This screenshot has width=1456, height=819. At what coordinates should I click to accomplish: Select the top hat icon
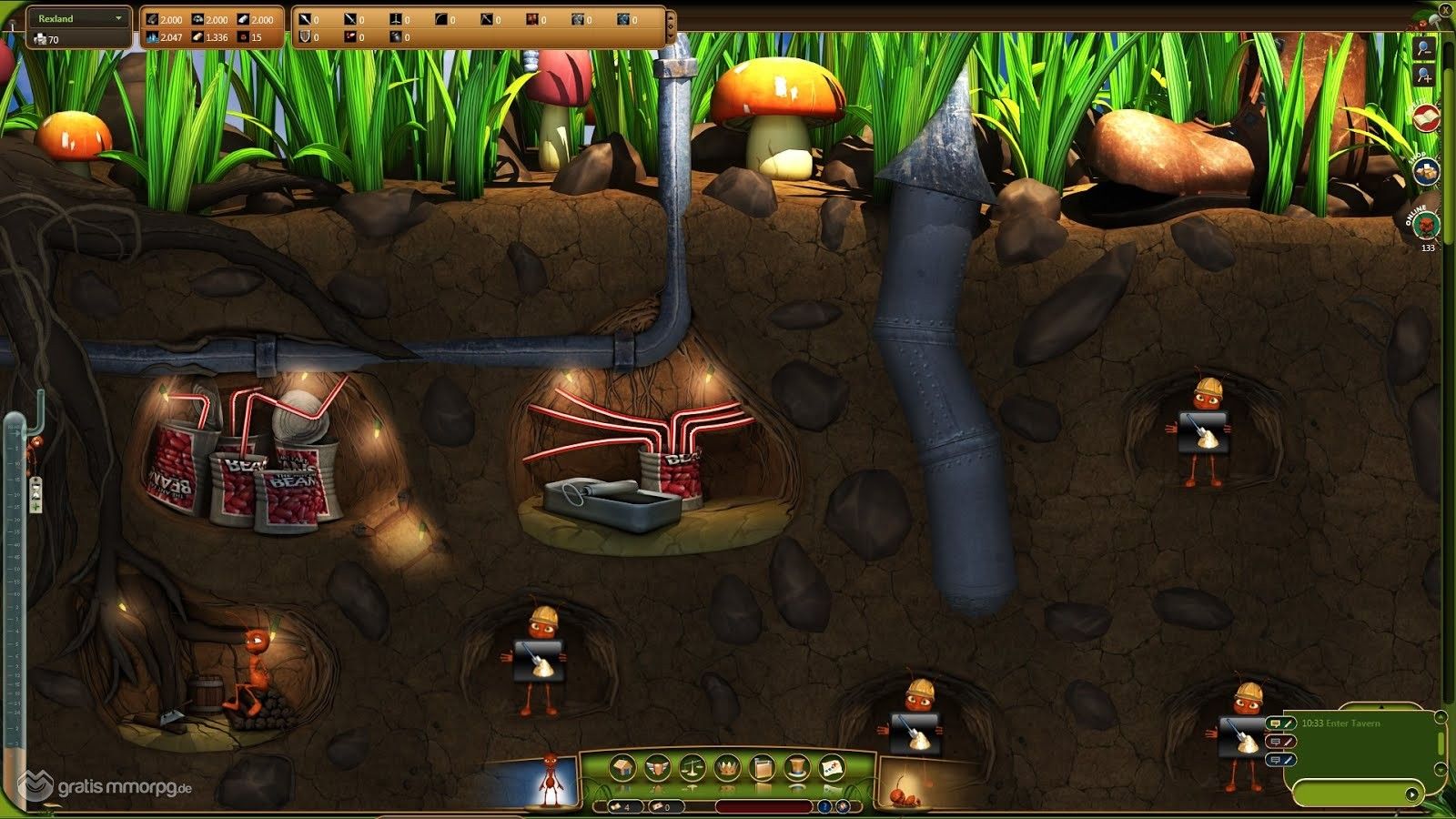[x=796, y=768]
